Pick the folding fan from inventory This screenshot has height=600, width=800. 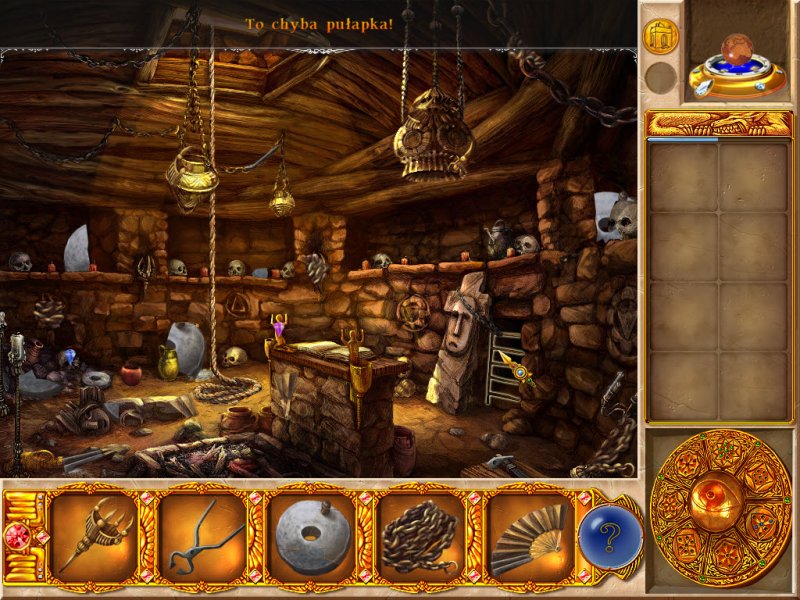point(528,537)
